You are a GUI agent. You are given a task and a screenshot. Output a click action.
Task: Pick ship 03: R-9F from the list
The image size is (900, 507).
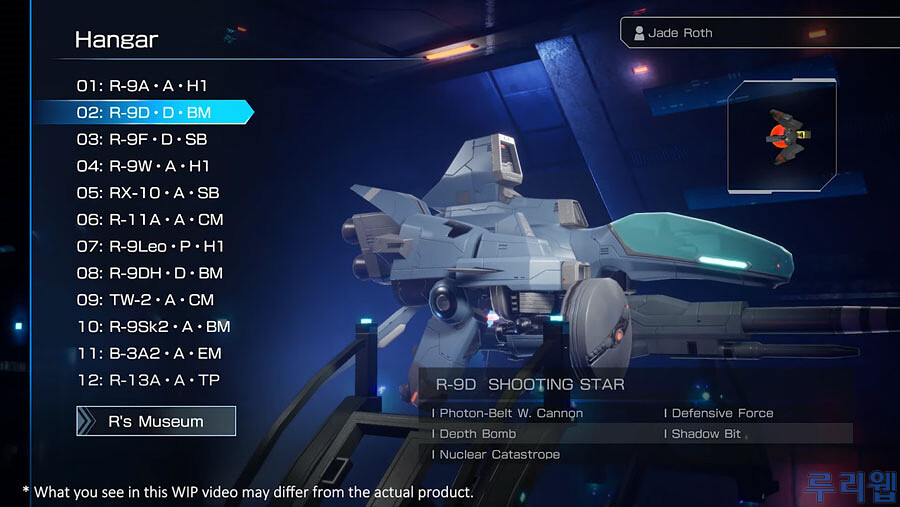[142, 139]
